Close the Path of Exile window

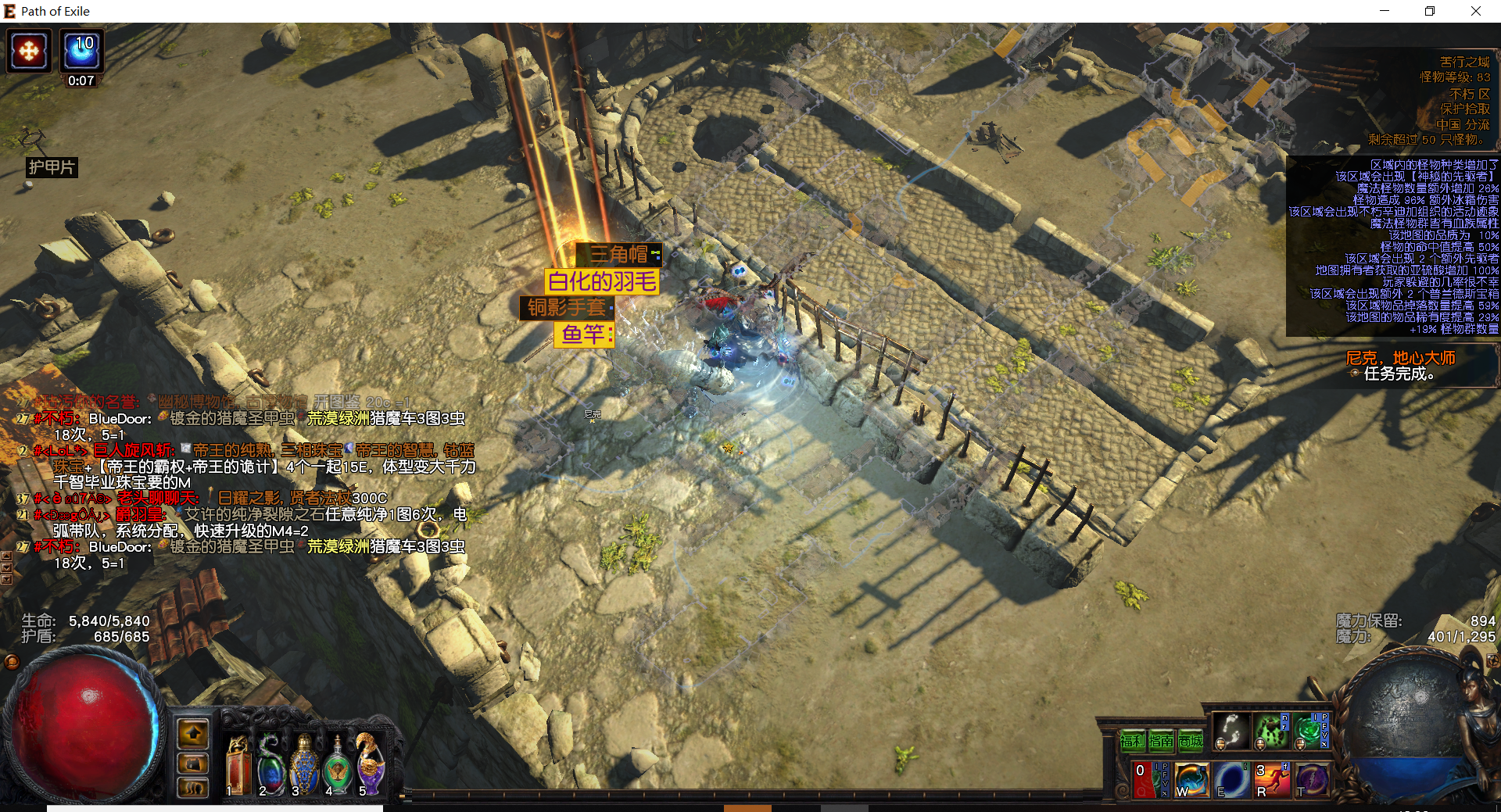pos(1475,11)
